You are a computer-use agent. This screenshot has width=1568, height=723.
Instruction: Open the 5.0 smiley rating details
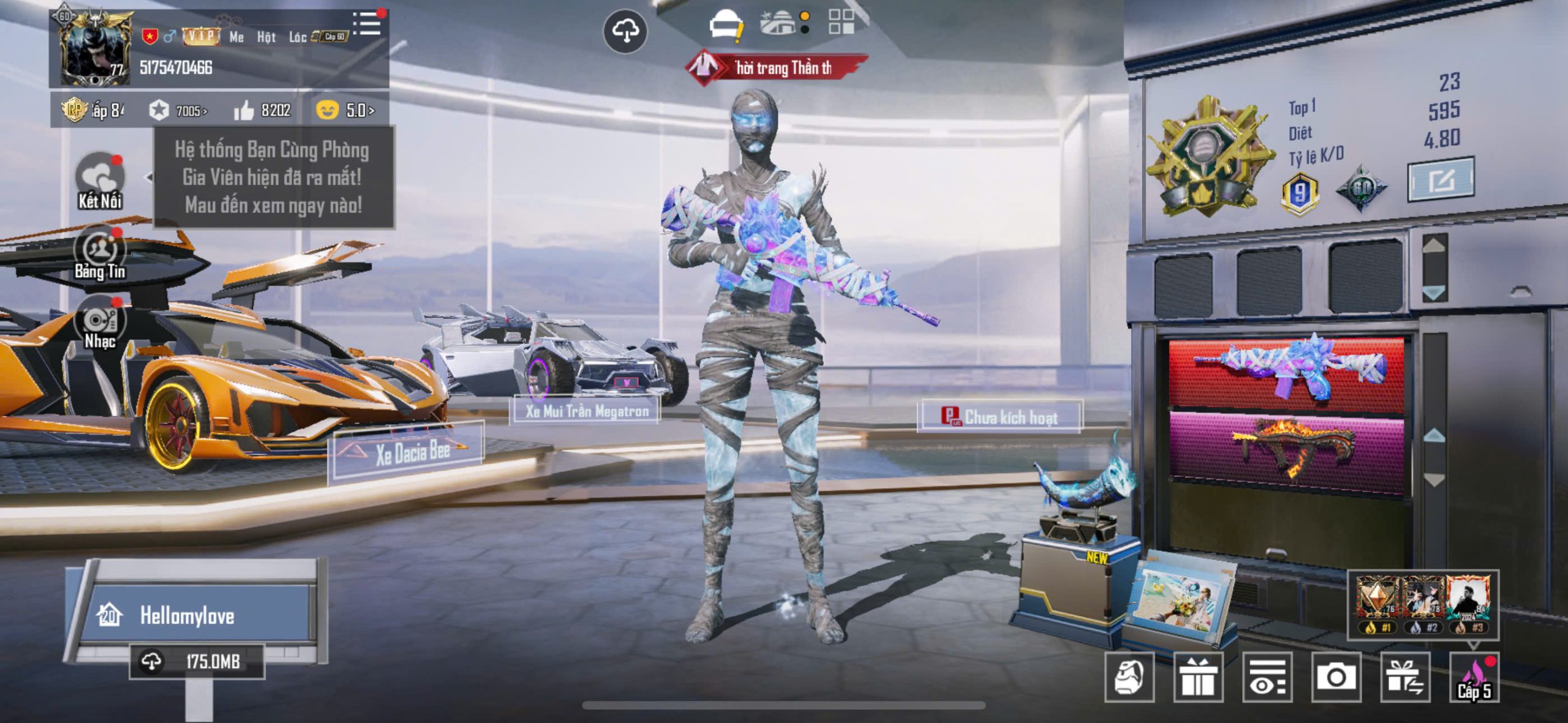(x=345, y=110)
